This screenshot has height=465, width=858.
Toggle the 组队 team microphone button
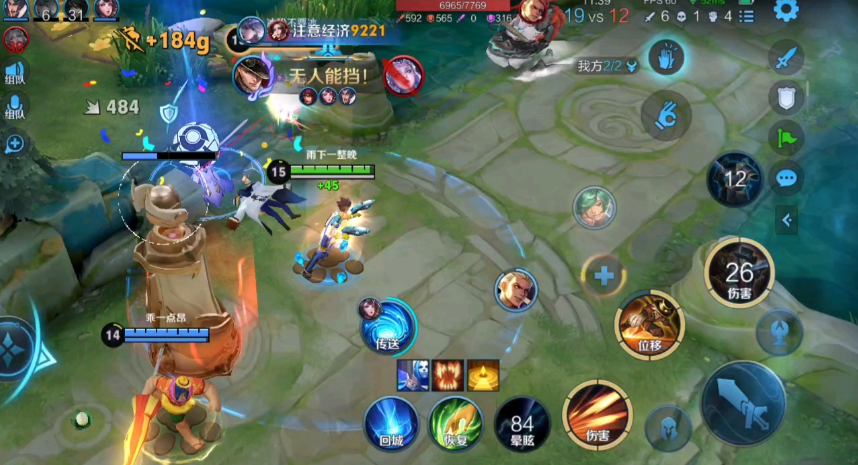(x=15, y=105)
